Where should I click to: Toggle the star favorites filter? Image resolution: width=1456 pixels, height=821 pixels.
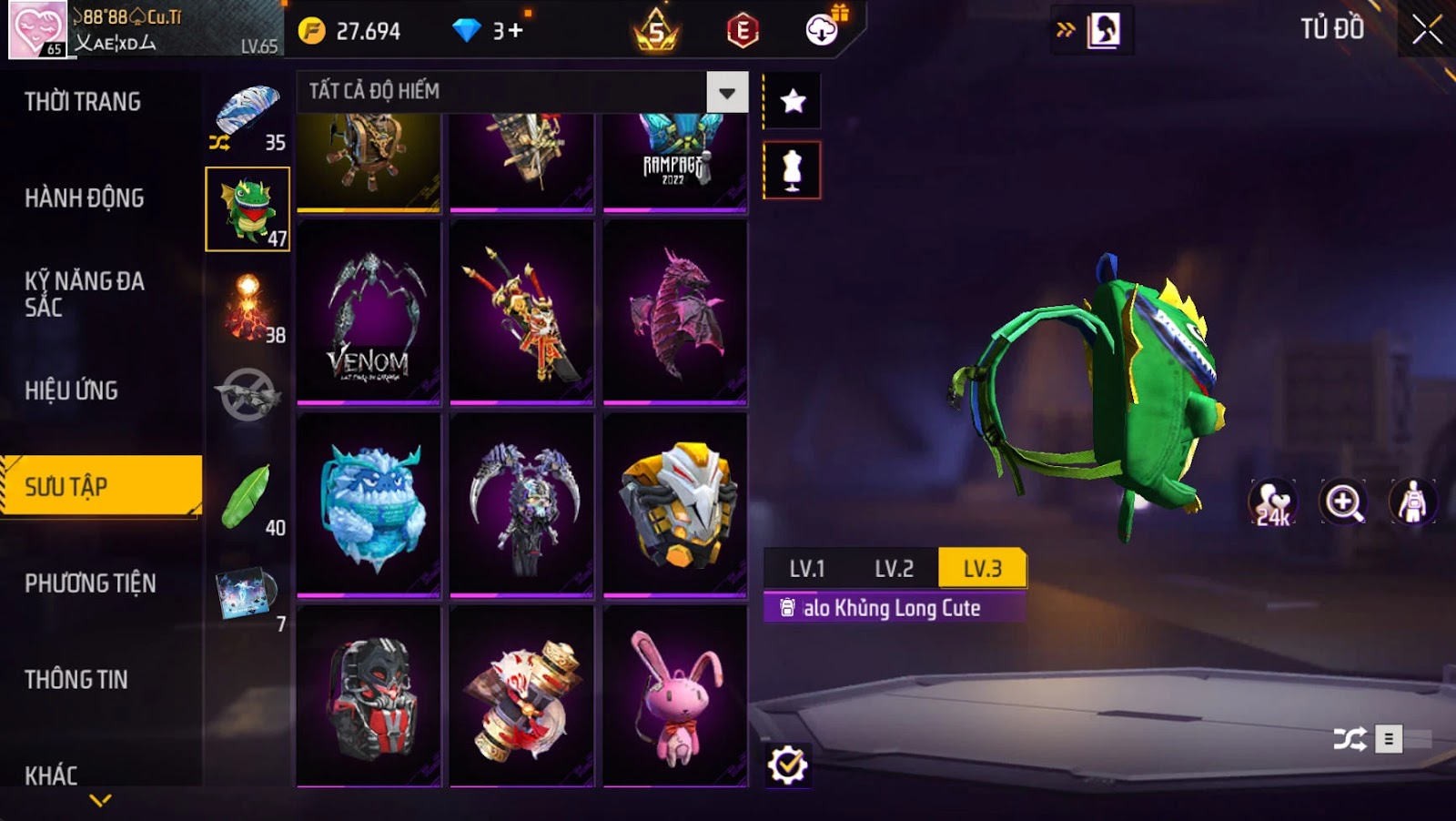tap(793, 101)
